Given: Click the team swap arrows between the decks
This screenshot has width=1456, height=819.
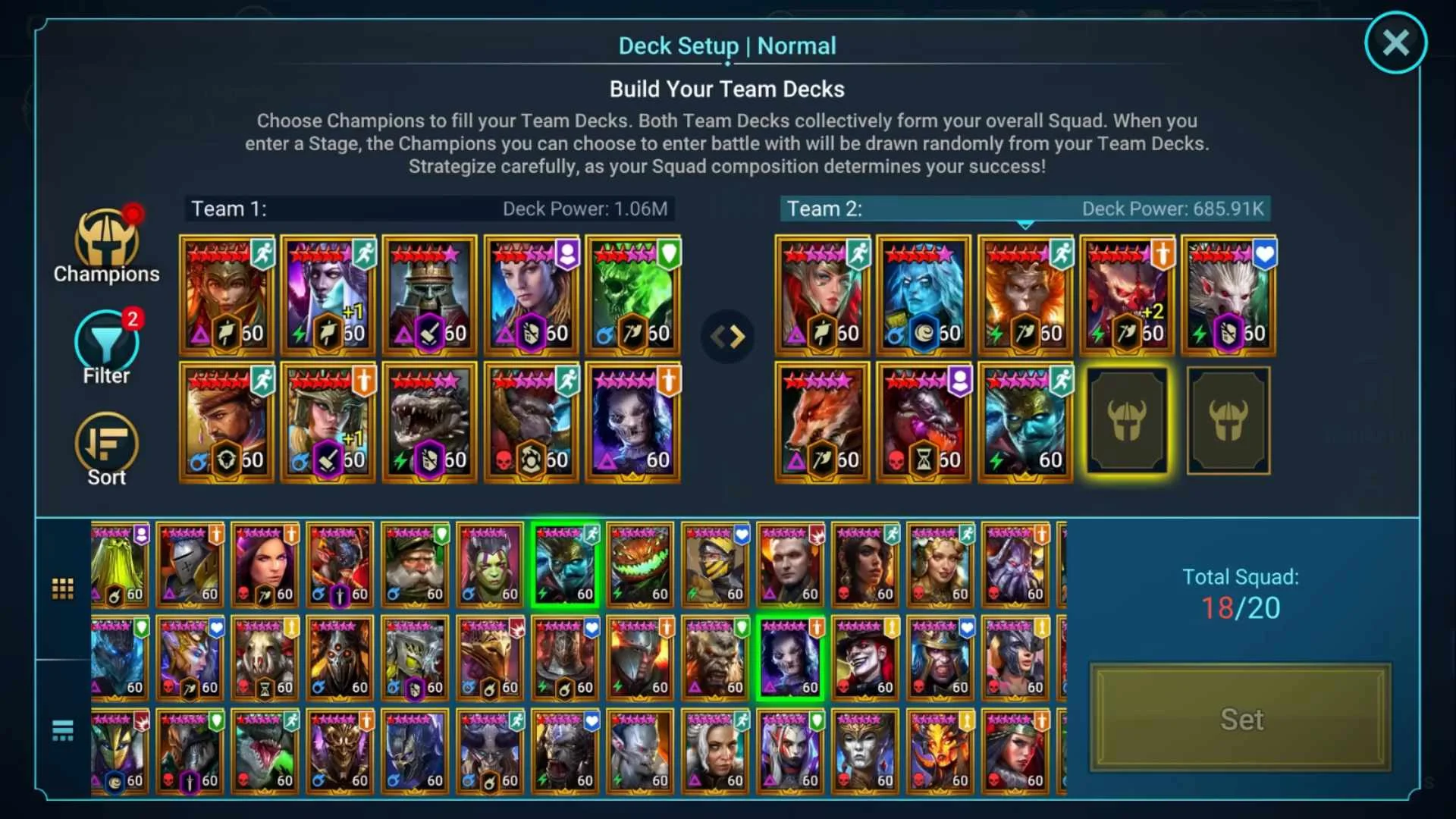Looking at the screenshot, I should (727, 336).
